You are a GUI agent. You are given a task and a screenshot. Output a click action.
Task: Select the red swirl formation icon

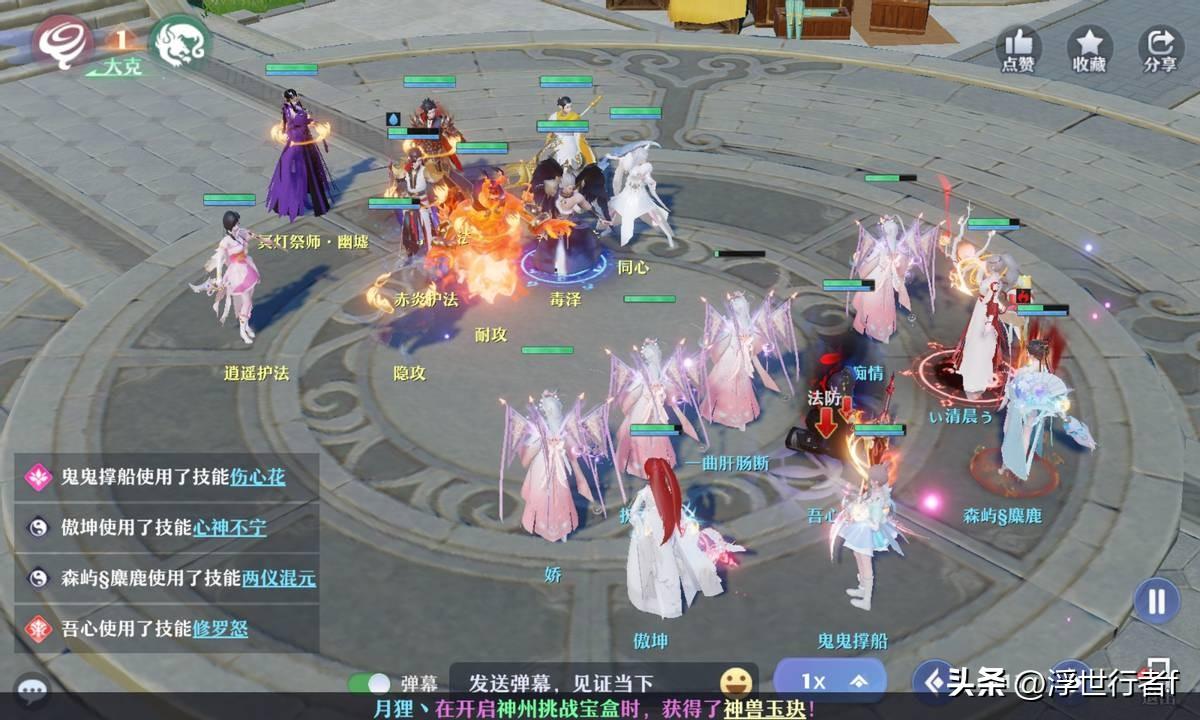pyautogui.click(x=64, y=41)
